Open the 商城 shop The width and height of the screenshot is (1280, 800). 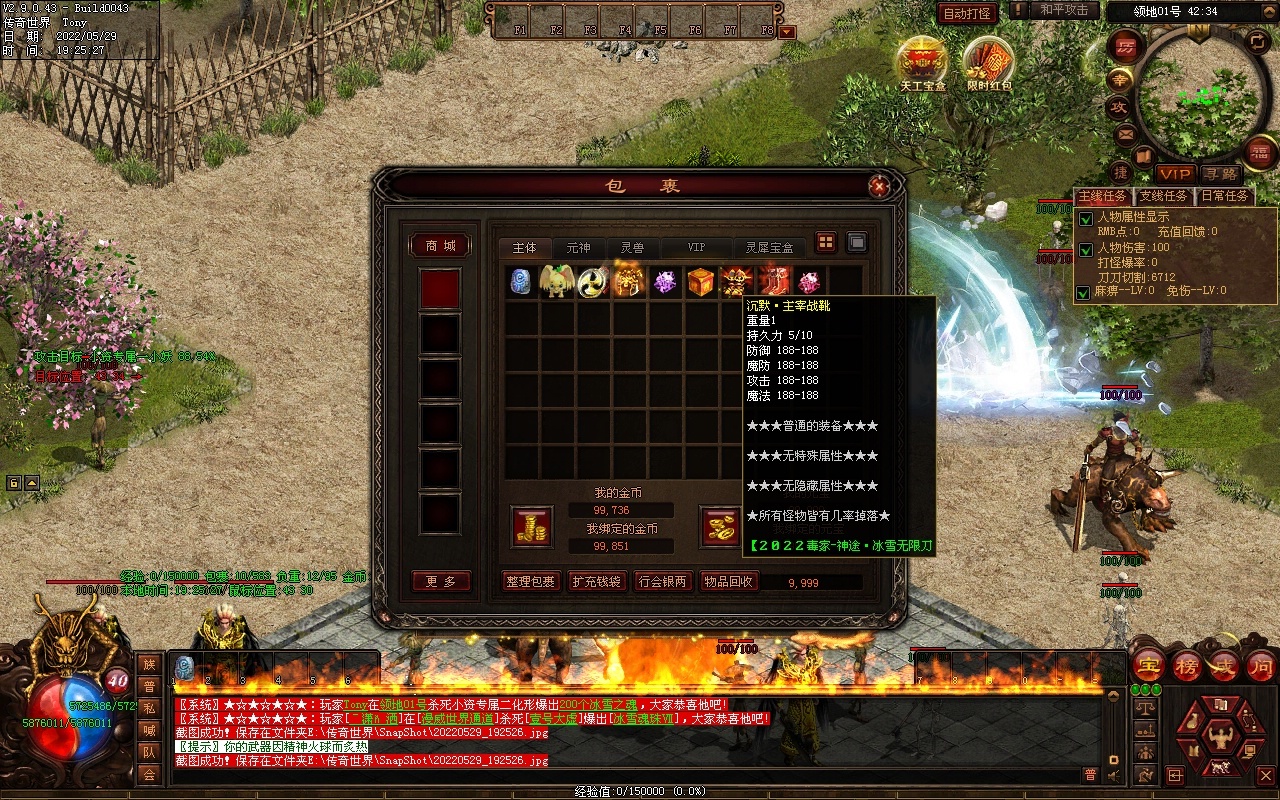coord(440,246)
